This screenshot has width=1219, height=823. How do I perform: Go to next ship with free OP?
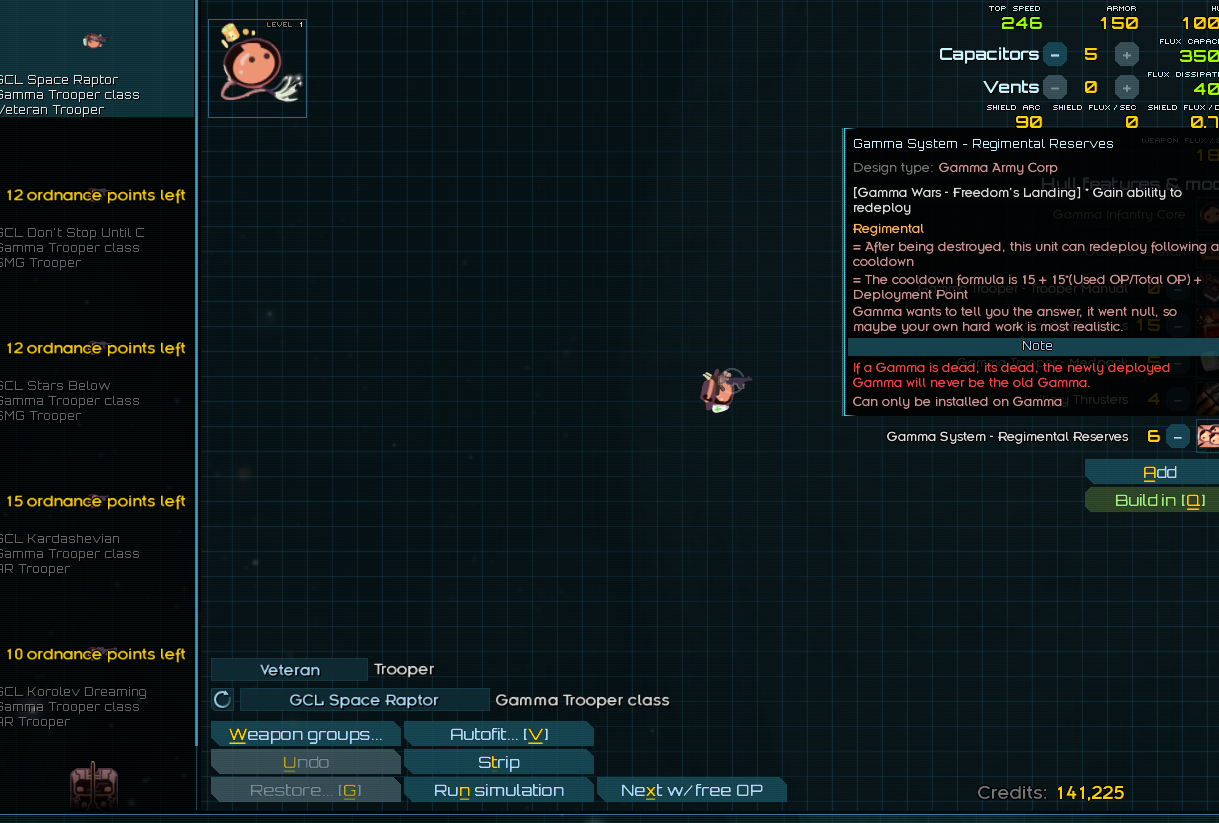tap(691, 791)
